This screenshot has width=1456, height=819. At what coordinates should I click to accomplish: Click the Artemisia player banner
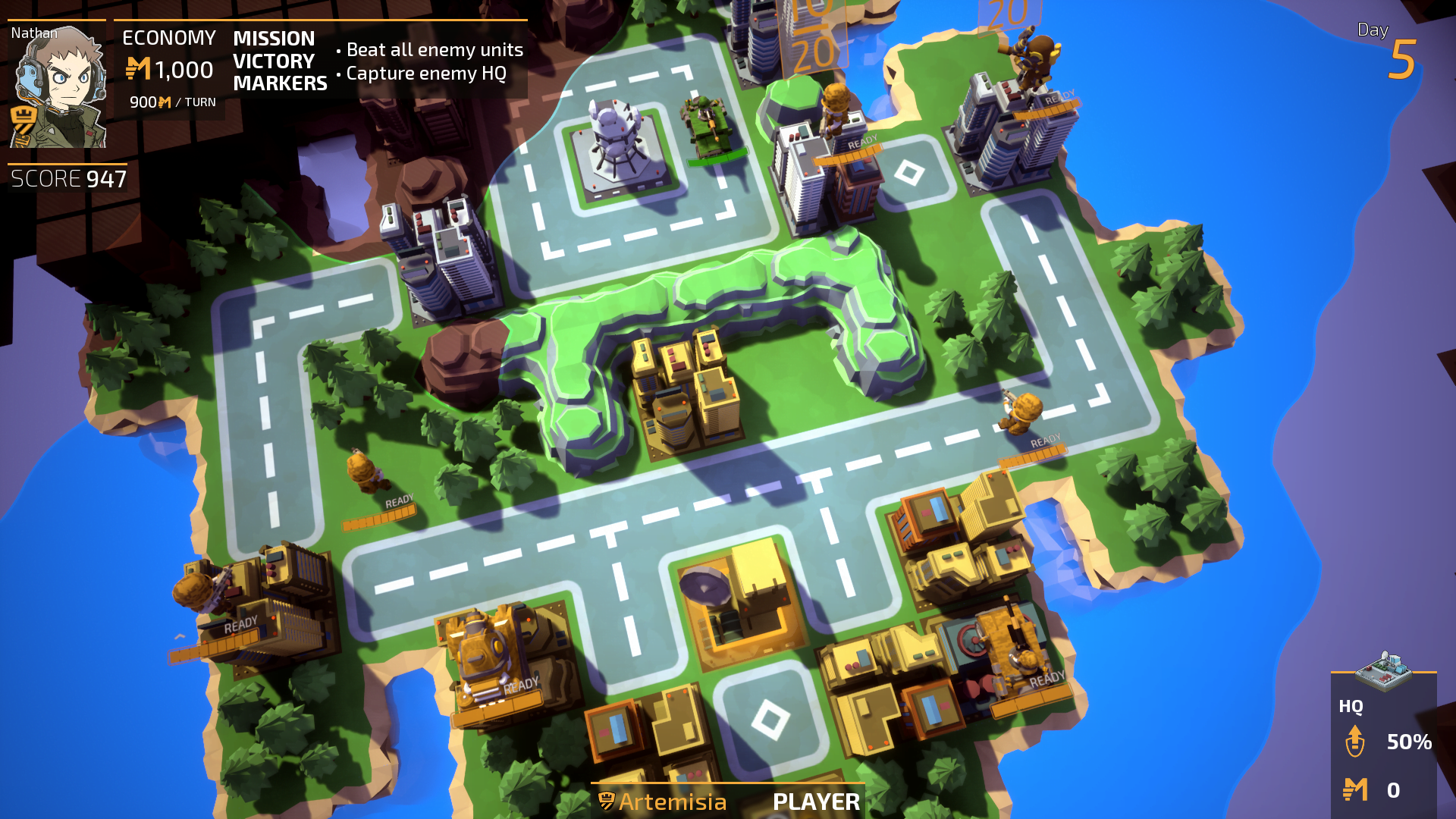[x=728, y=801]
